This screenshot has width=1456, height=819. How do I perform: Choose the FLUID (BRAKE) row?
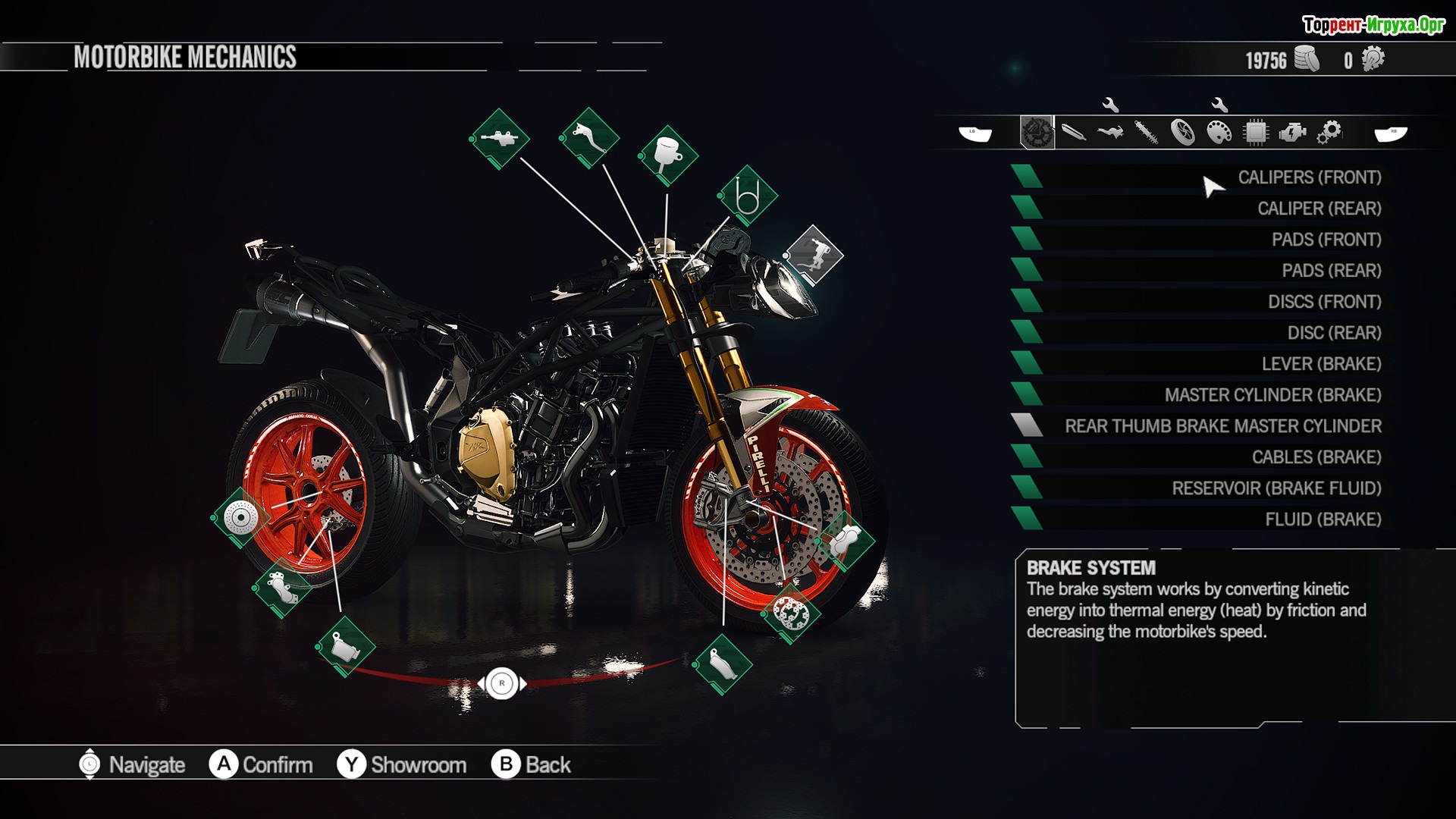point(1323,519)
